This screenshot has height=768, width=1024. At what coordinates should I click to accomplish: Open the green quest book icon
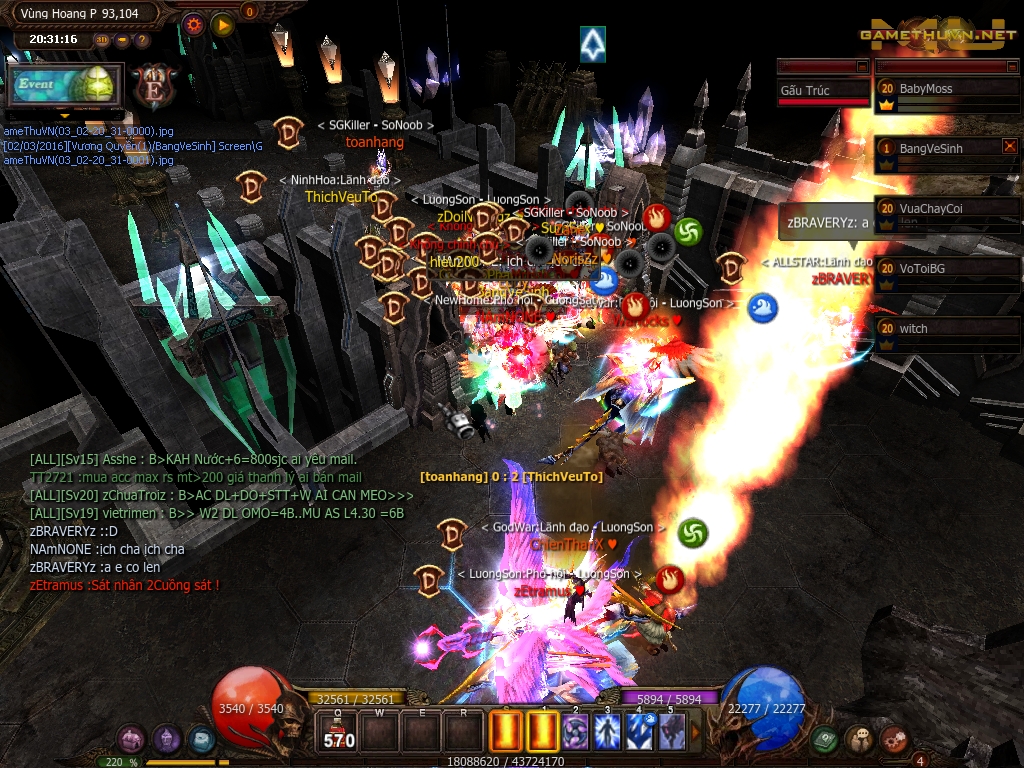click(x=824, y=740)
